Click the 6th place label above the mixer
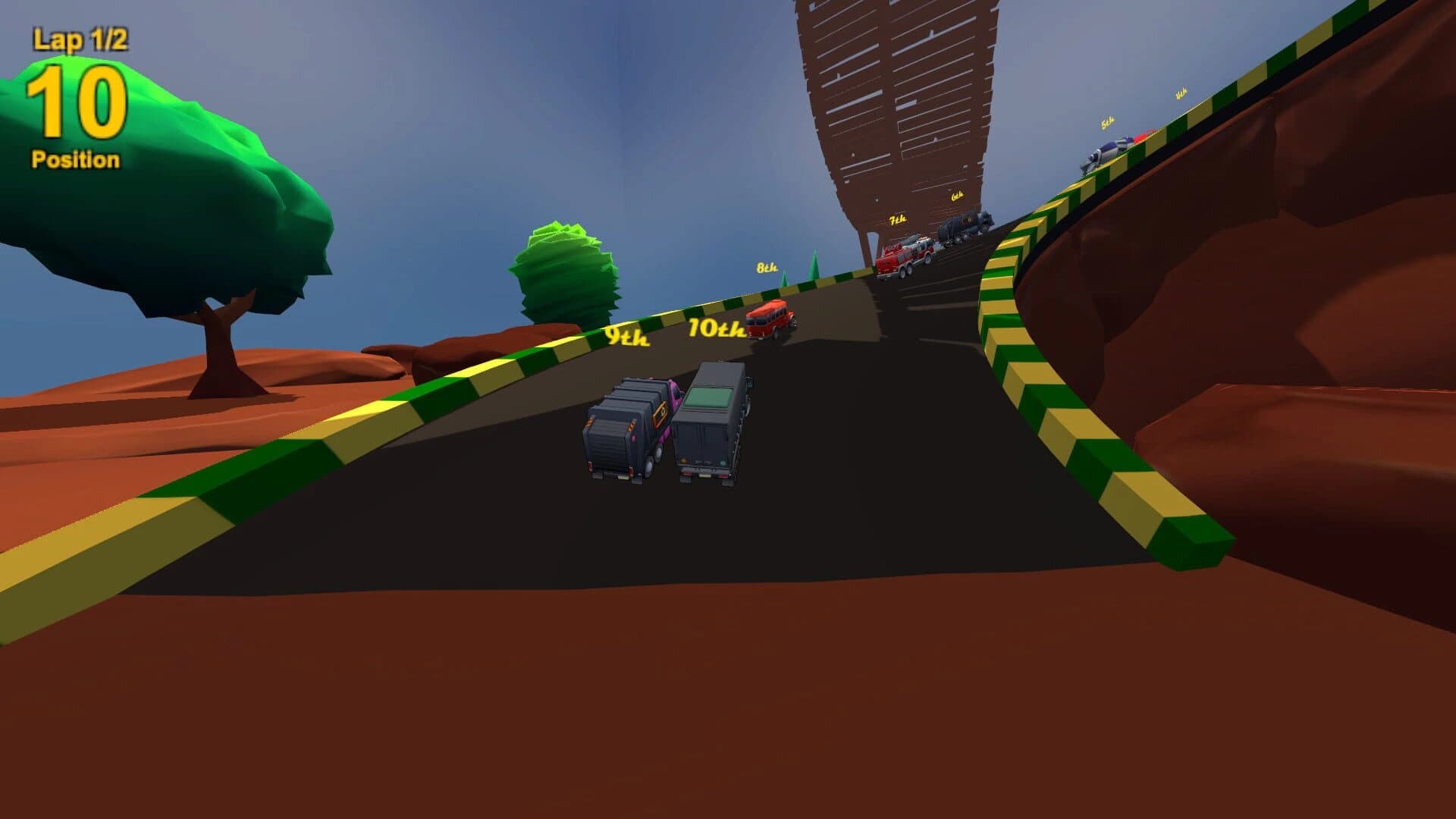The width and height of the screenshot is (1456, 819). click(957, 196)
